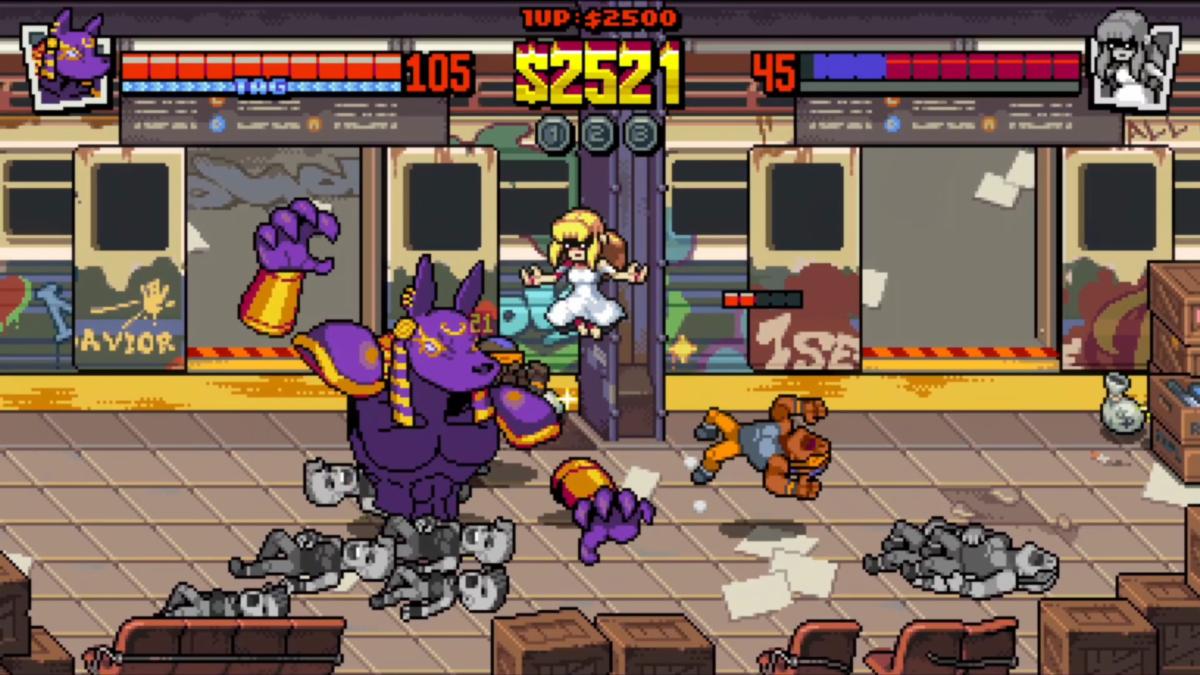Image resolution: width=1200 pixels, height=675 pixels.
Task: Click the round token numbered 3
Action: (642, 133)
